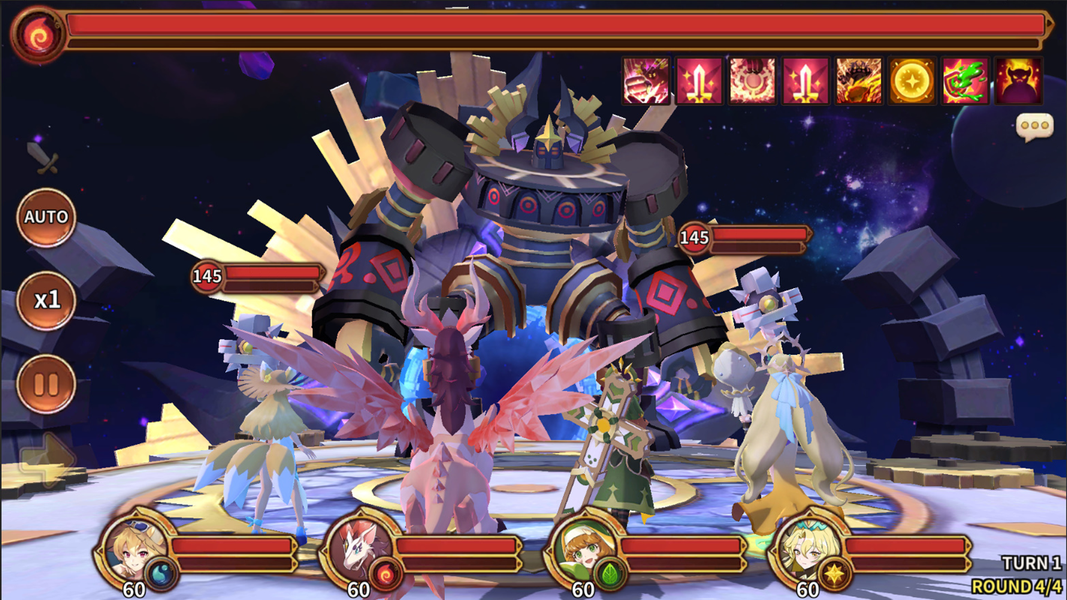This screenshot has width=1067, height=600.
Task: Tap the crossed sword icon above AUTO
Action: tap(41, 157)
